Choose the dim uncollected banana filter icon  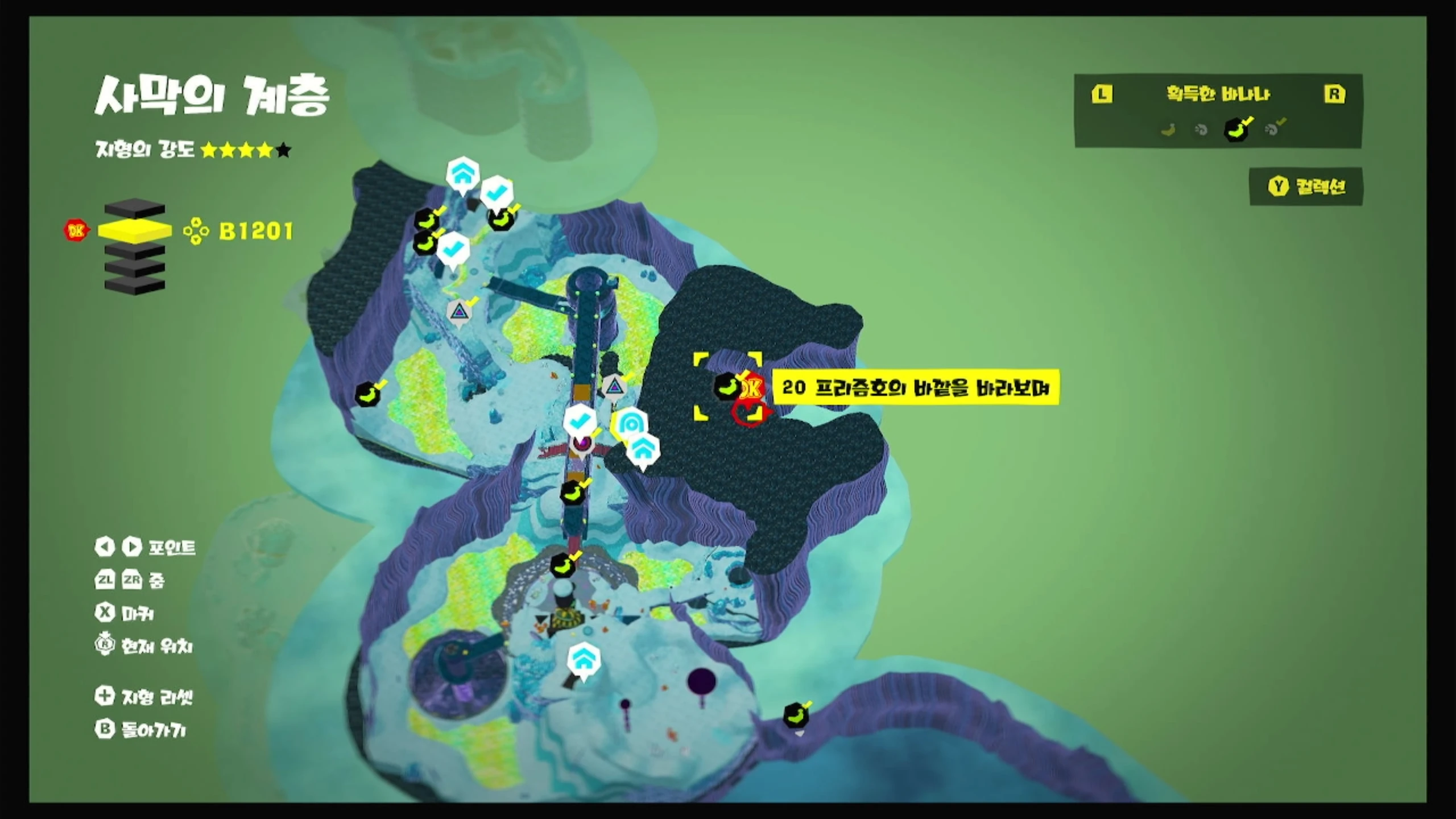1168,130
